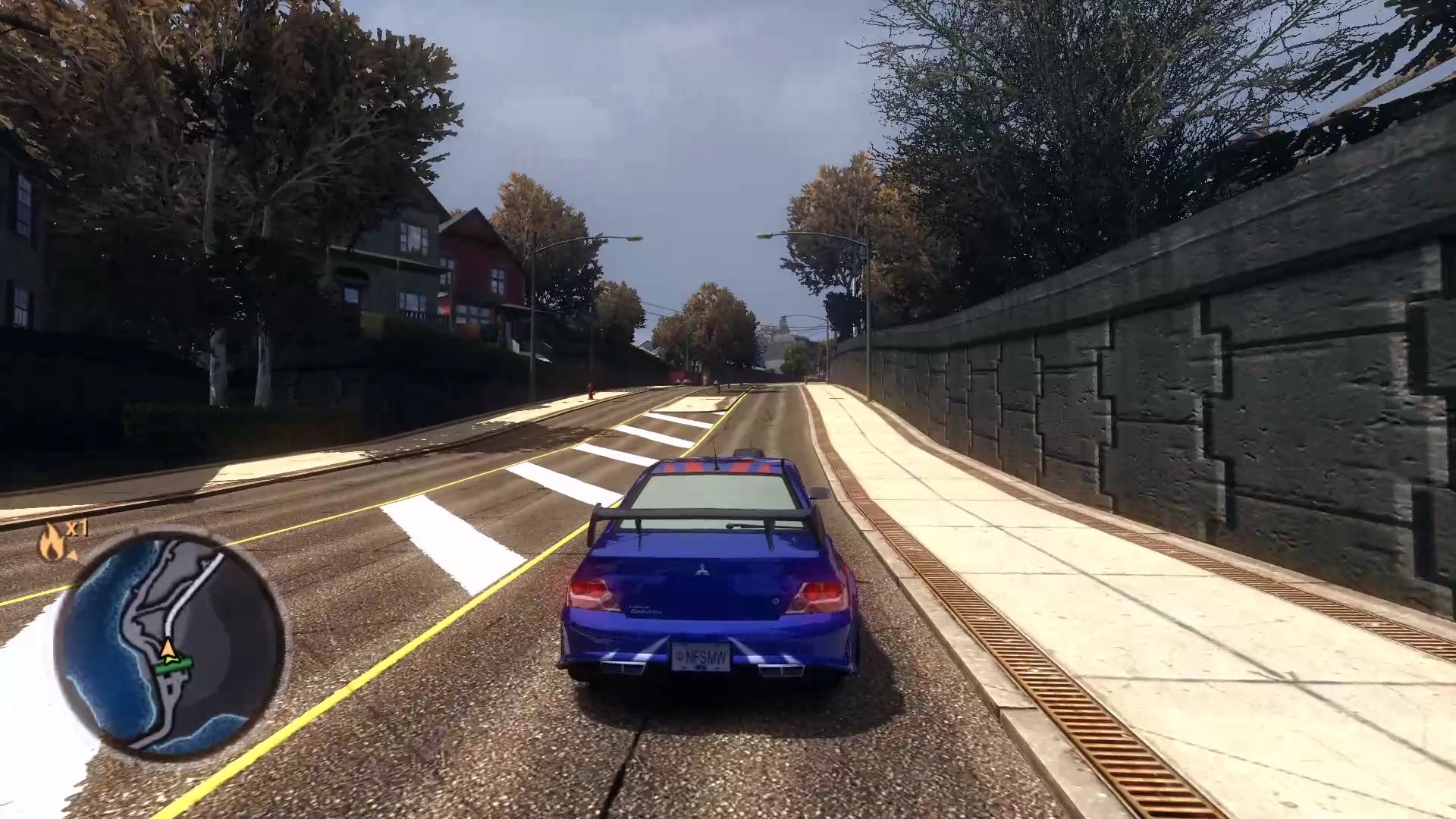The image size is (1456, 819).
Task: Click the flame multiplier icon showing x1
Action: tap(52, 543)
